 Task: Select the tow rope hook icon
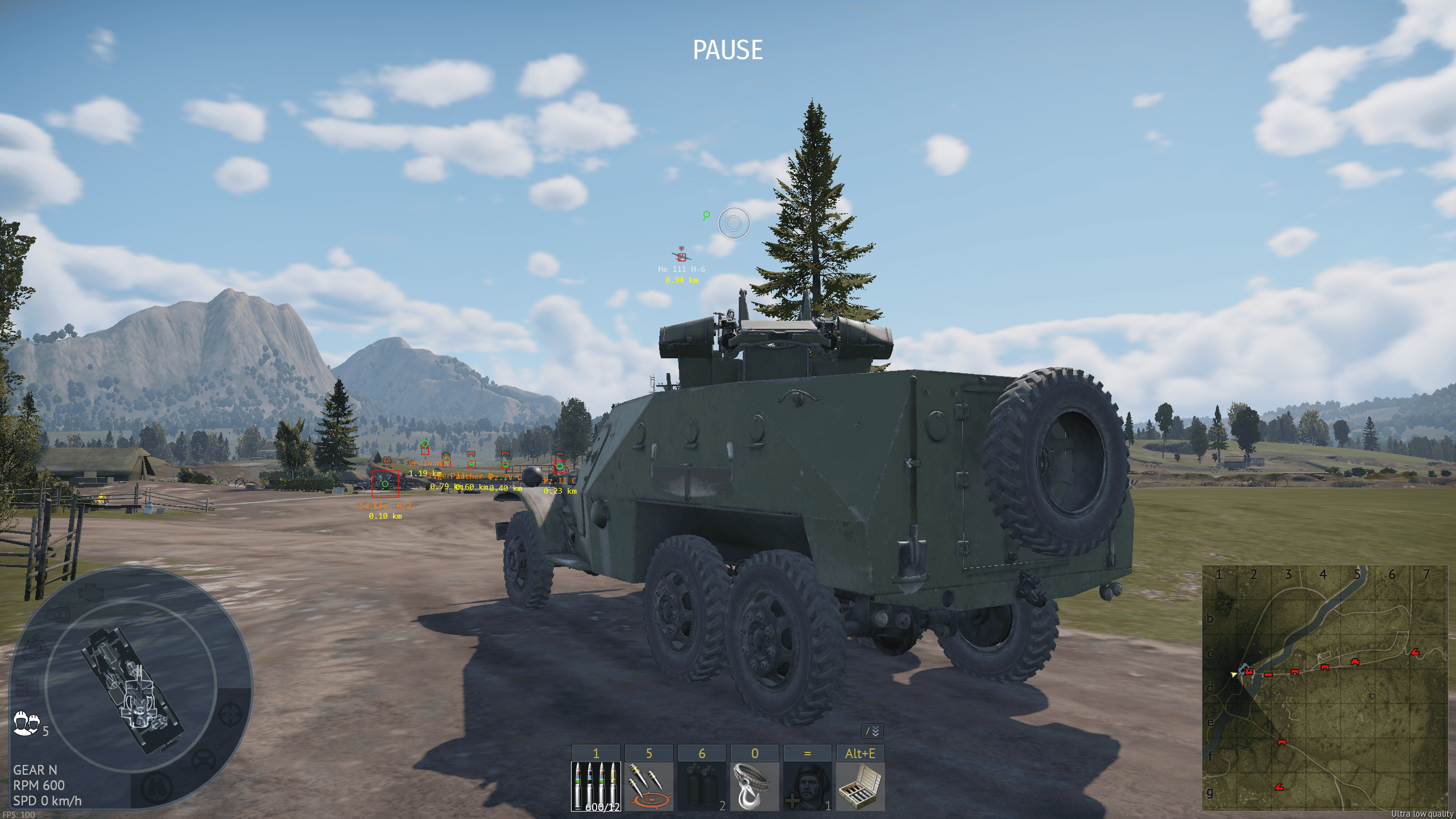(754, 786)
